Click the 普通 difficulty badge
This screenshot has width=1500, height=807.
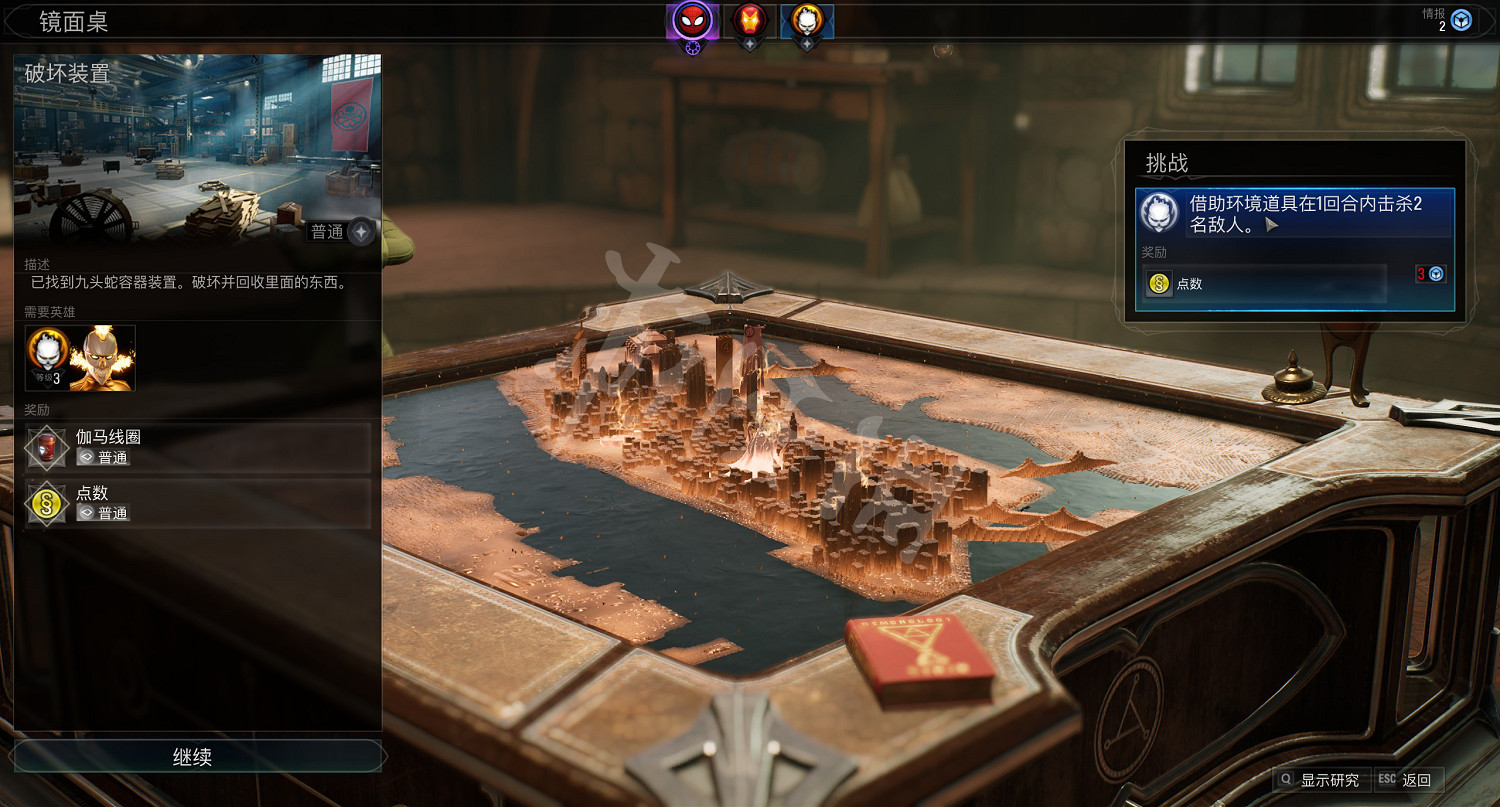point(340,232)
